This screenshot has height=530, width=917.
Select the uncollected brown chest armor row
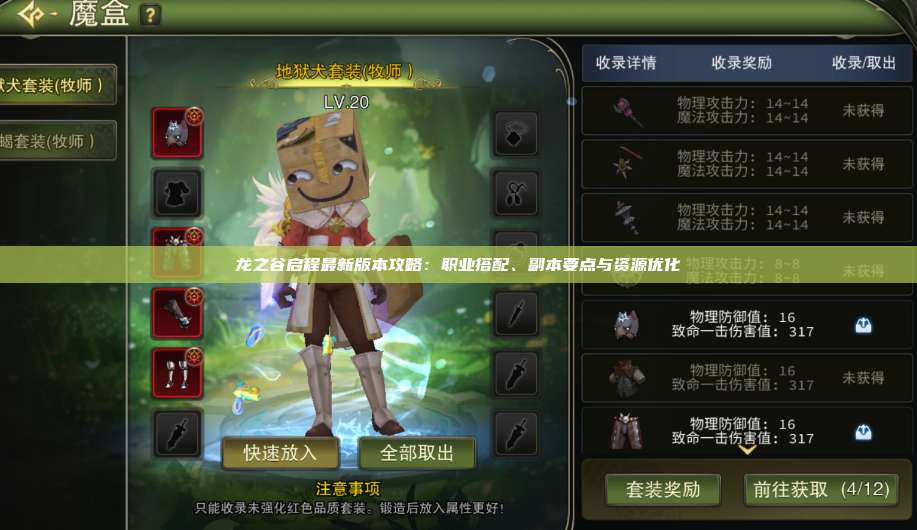(741, 378)
